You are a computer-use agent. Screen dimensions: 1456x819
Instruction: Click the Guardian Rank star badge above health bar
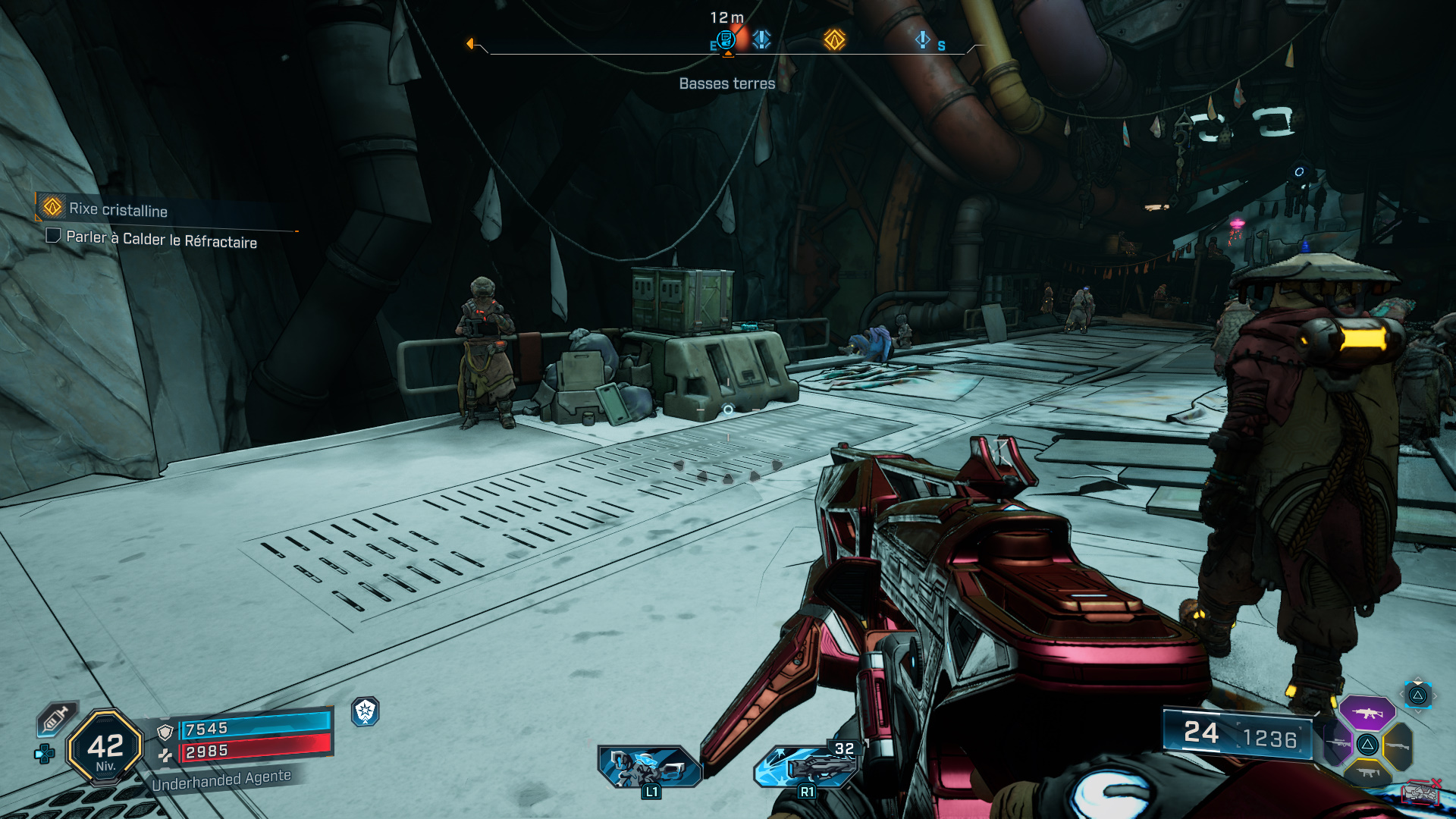tap(367, 711)
